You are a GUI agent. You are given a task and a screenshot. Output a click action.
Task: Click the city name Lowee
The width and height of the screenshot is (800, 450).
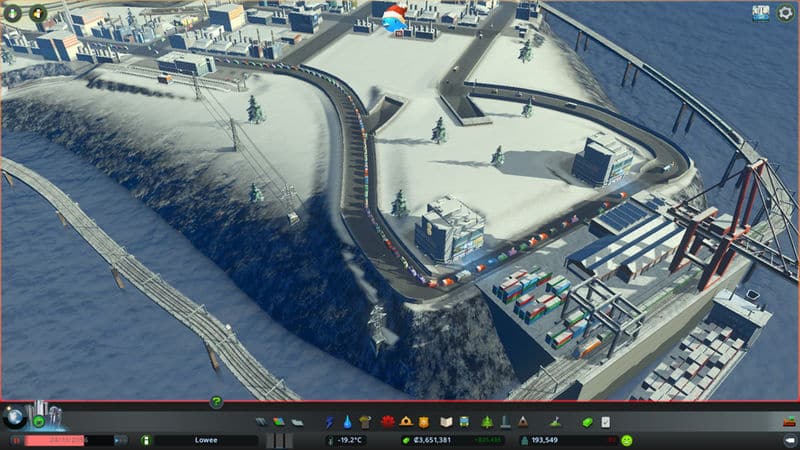[205, 440]
